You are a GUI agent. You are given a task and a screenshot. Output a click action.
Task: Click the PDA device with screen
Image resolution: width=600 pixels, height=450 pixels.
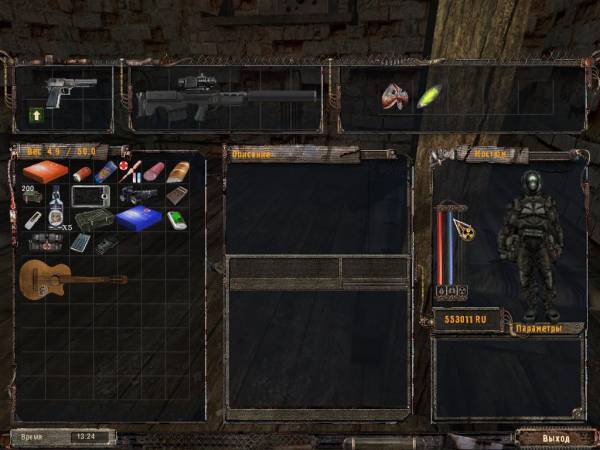(x=90, y=196)
